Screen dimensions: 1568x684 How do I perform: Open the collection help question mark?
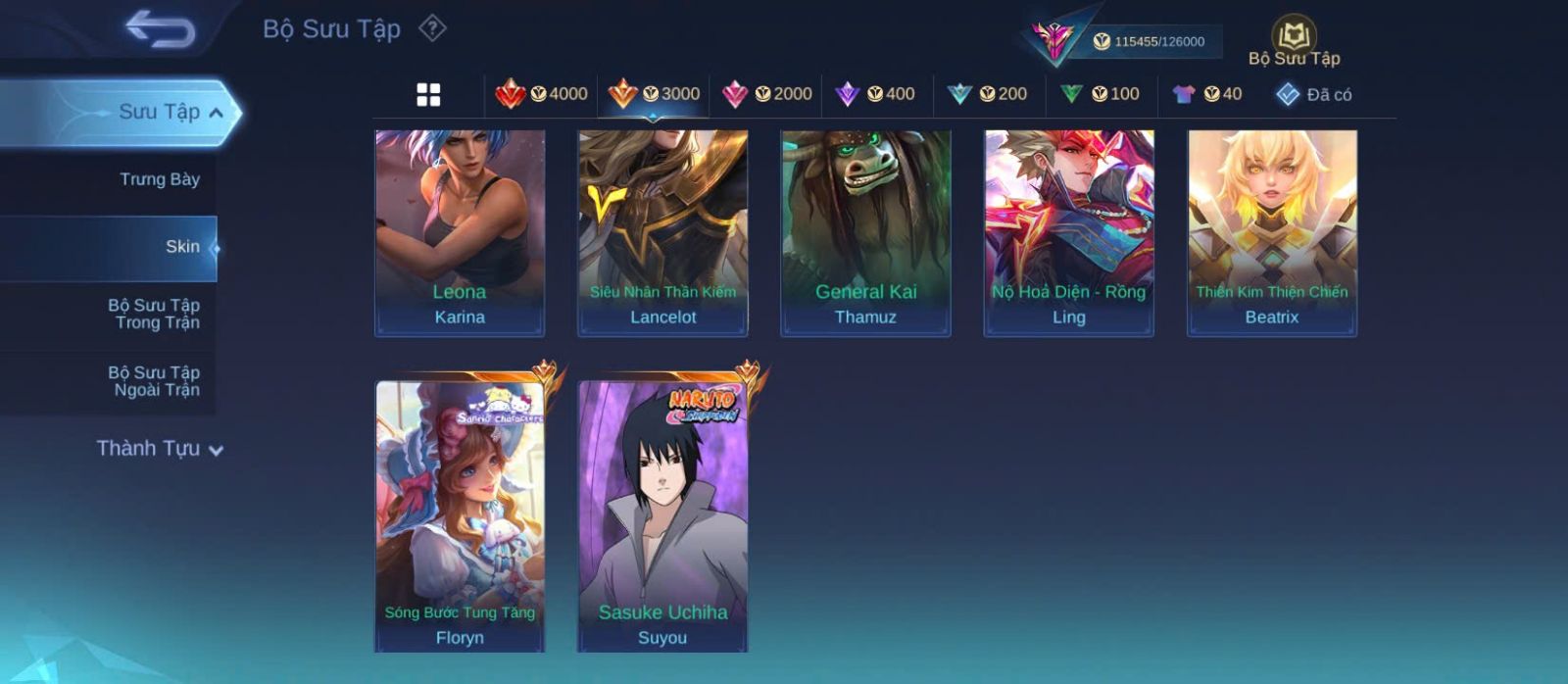click(x=432, y=28)
